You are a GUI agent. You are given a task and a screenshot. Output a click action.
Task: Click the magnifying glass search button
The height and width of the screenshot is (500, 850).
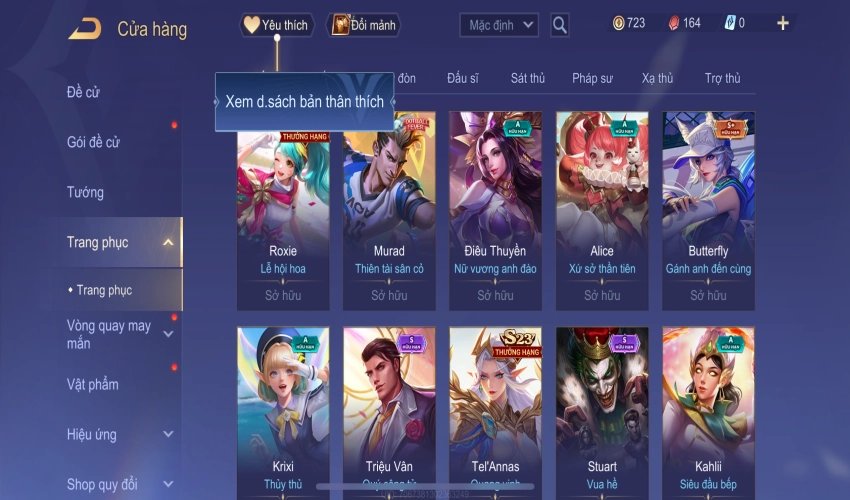click(560, 25)
